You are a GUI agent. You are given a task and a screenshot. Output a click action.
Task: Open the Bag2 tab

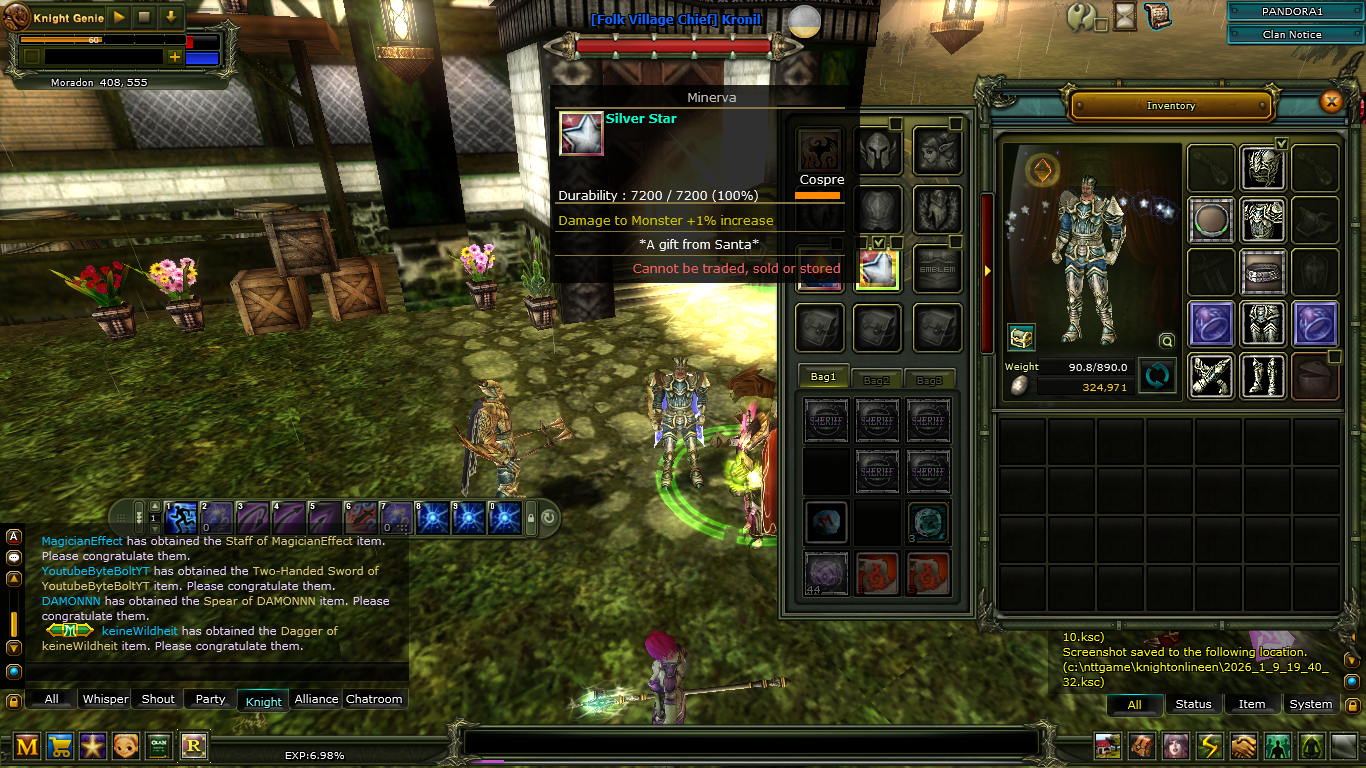pos(876,380)
